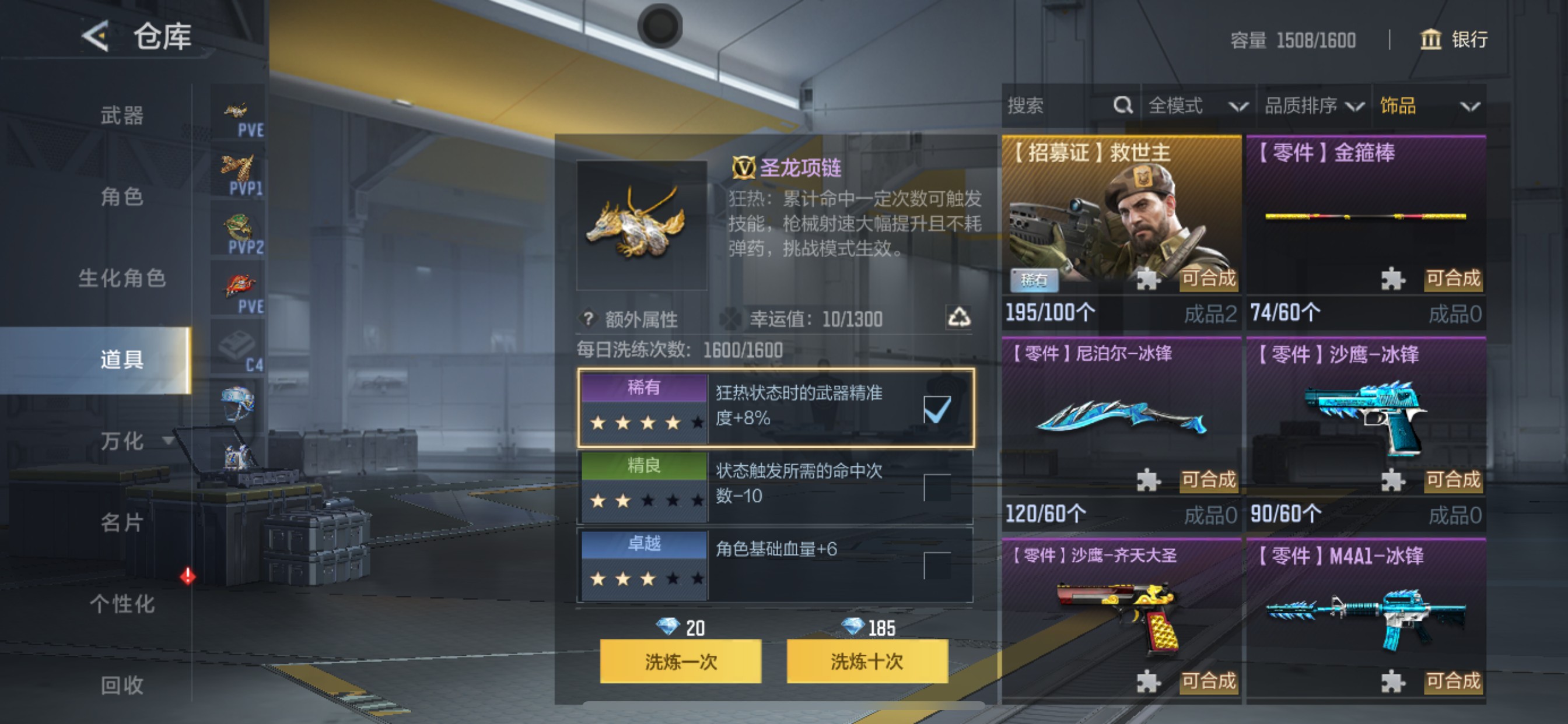Image resolution: width=1568 pixels, height=724 pixels.
Task: Click 可合成 on the 救世主 card
Action: click(1208, 280)
